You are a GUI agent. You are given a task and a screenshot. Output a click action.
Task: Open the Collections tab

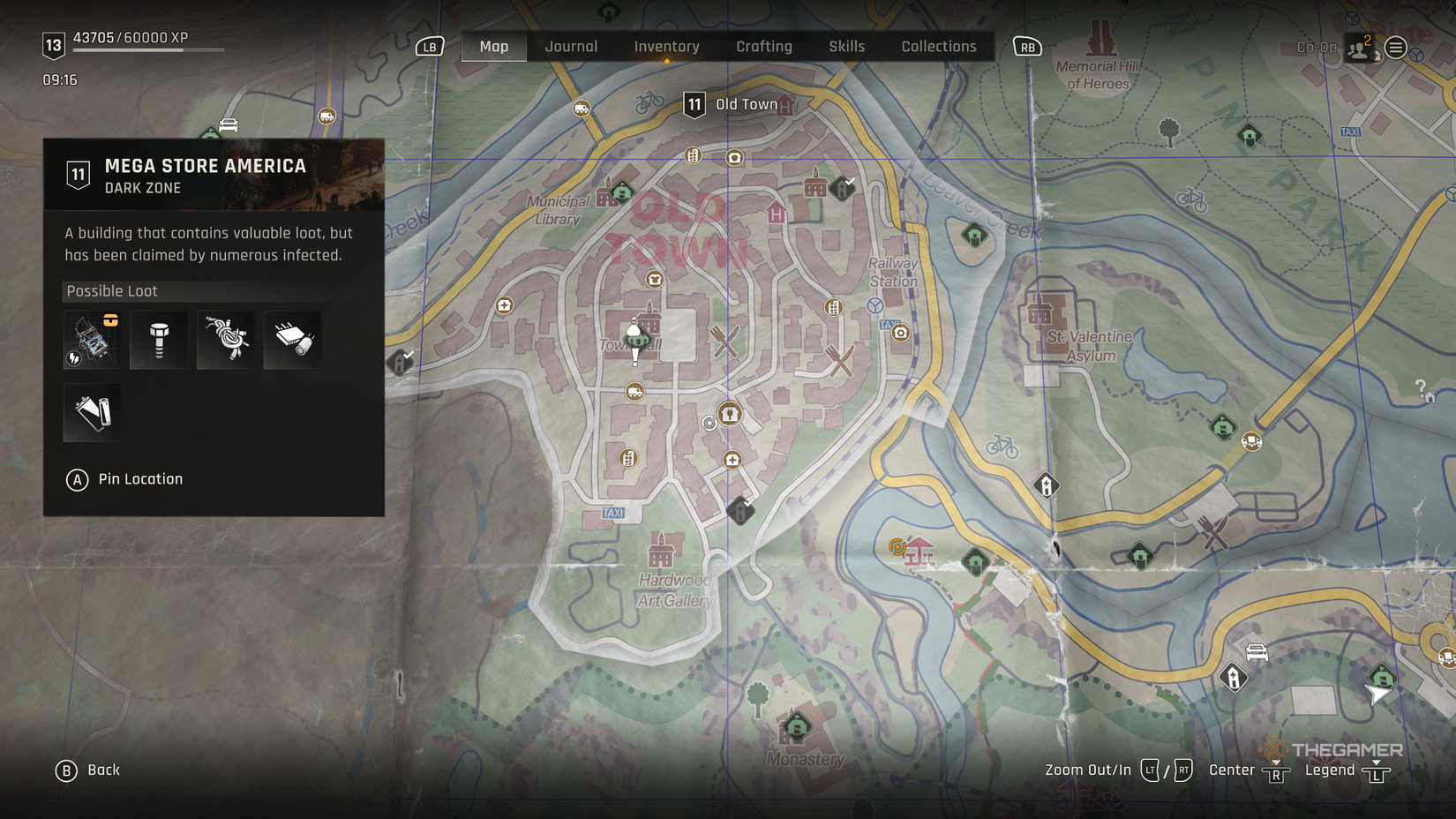click(x=938, y=46)
